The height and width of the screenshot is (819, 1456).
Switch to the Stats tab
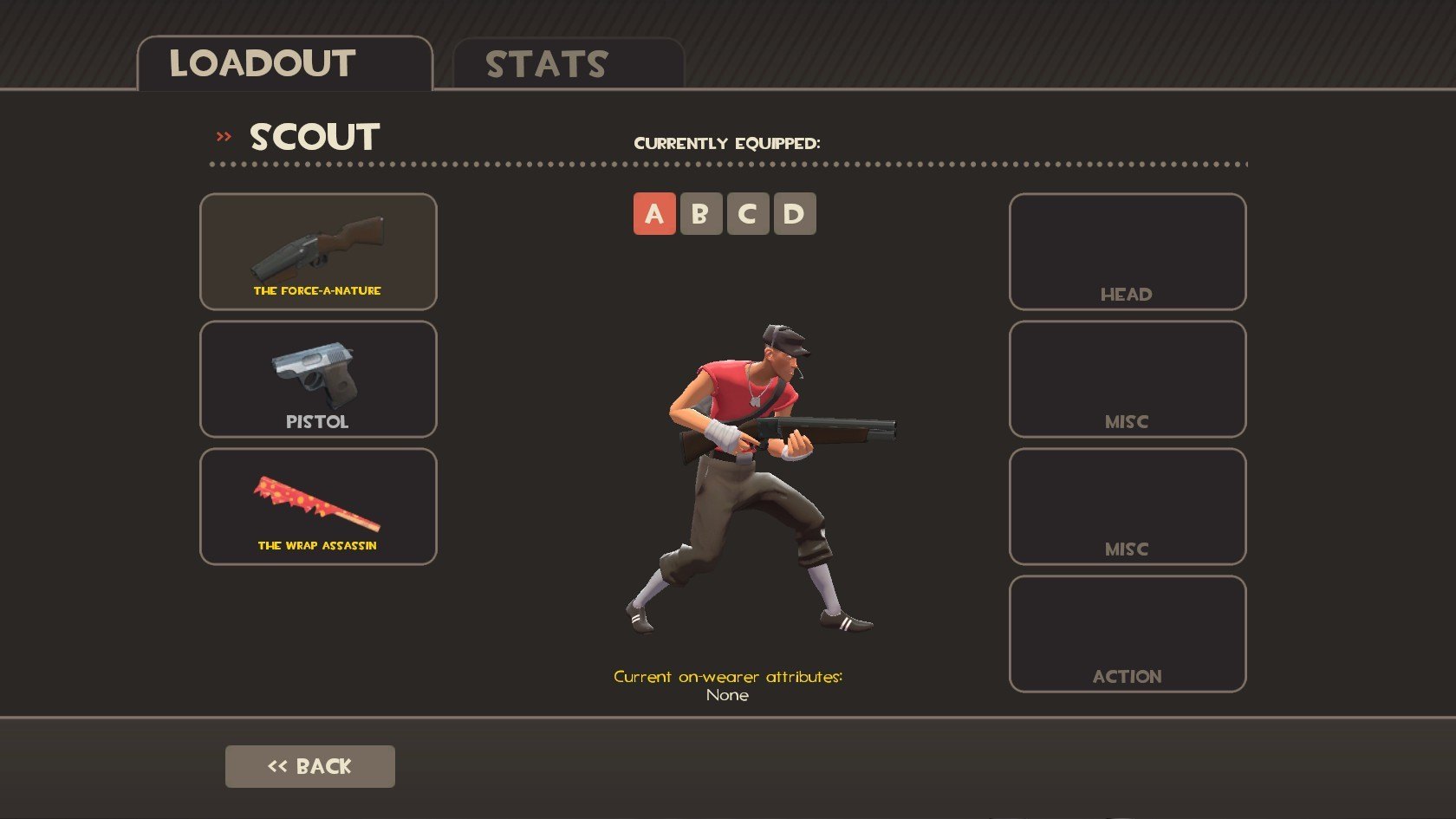point(568,64)
